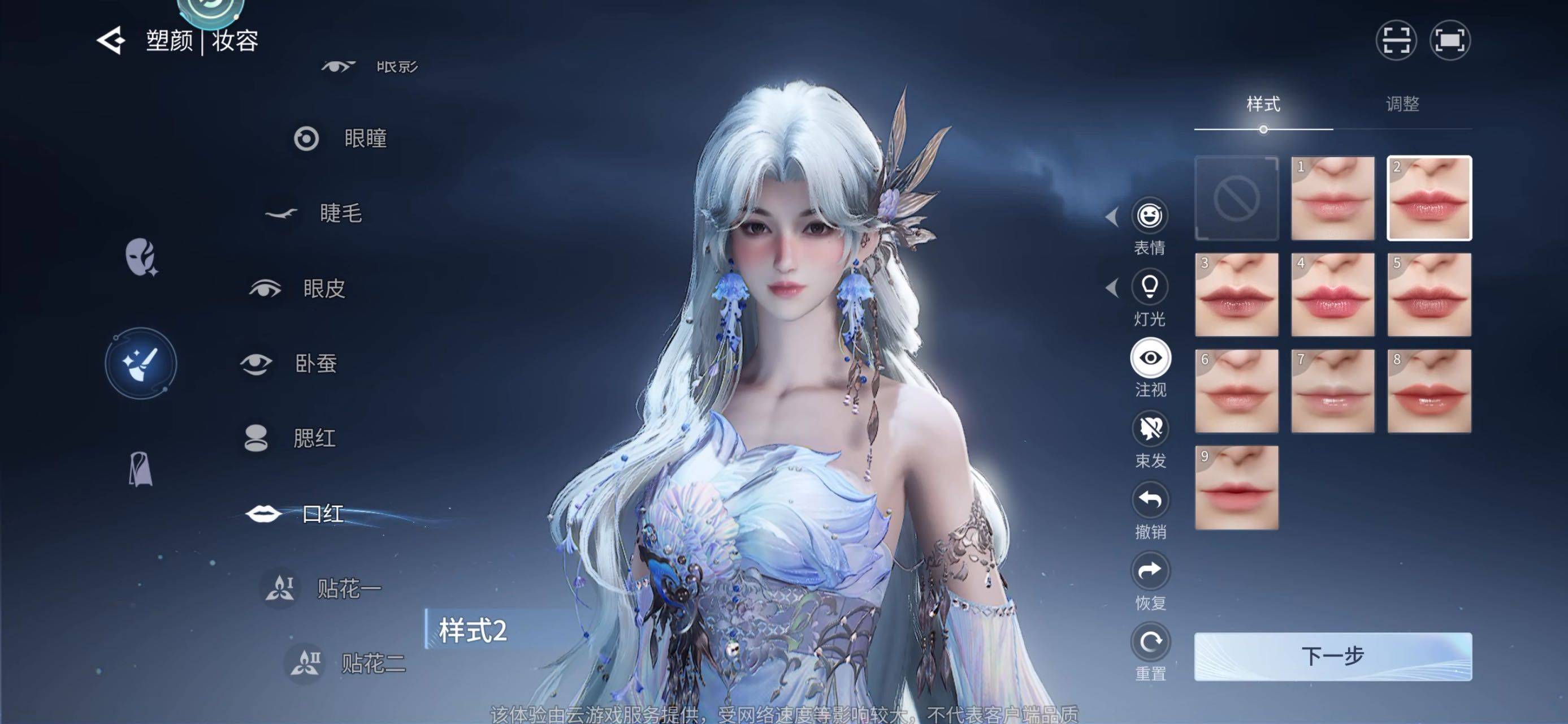Undo the change with 撤销
This screenshot has width=1568, height=724.
click(x=1150, y=500)
